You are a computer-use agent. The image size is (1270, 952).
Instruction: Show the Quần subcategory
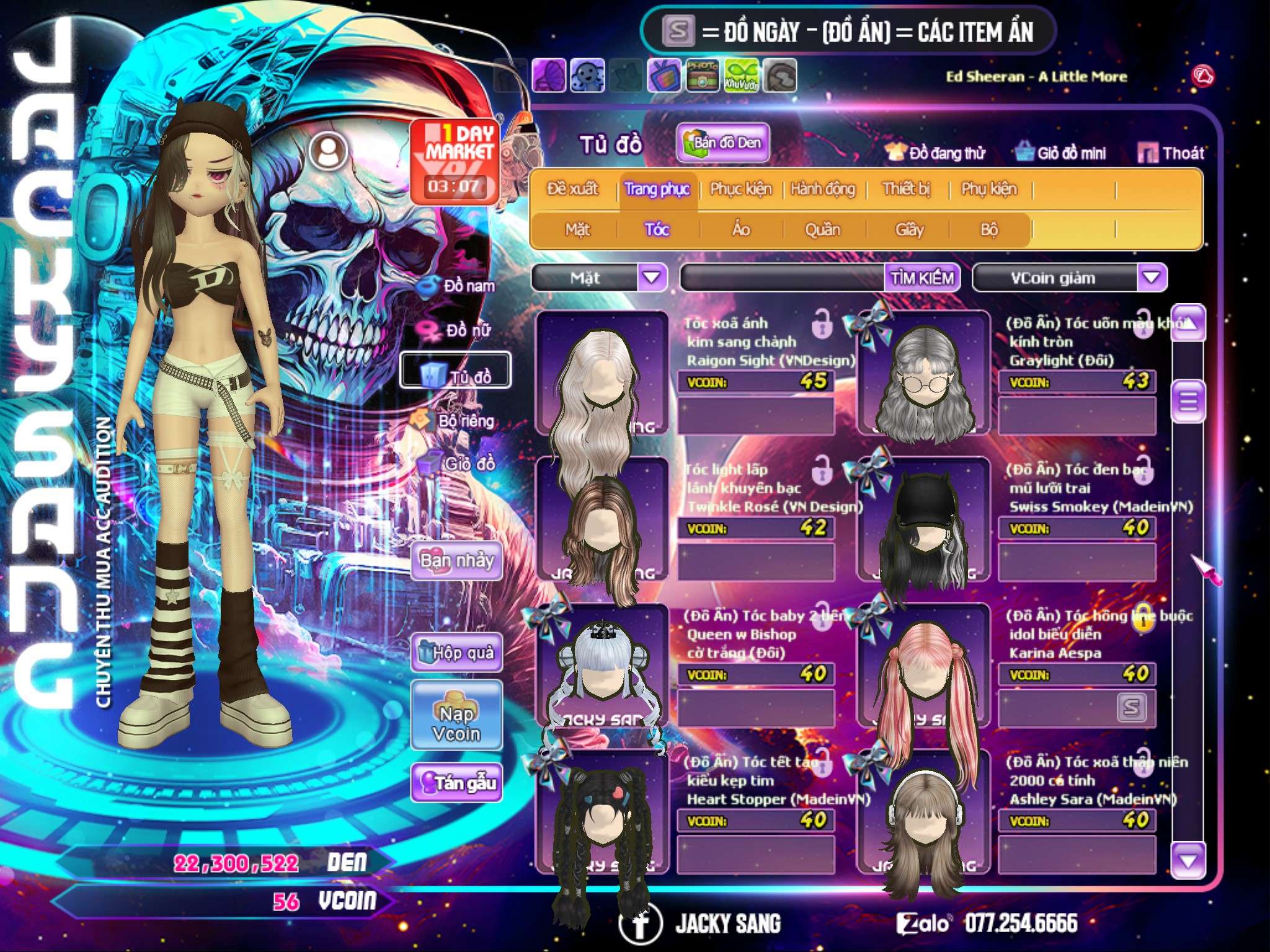click(x=823, y=230)
